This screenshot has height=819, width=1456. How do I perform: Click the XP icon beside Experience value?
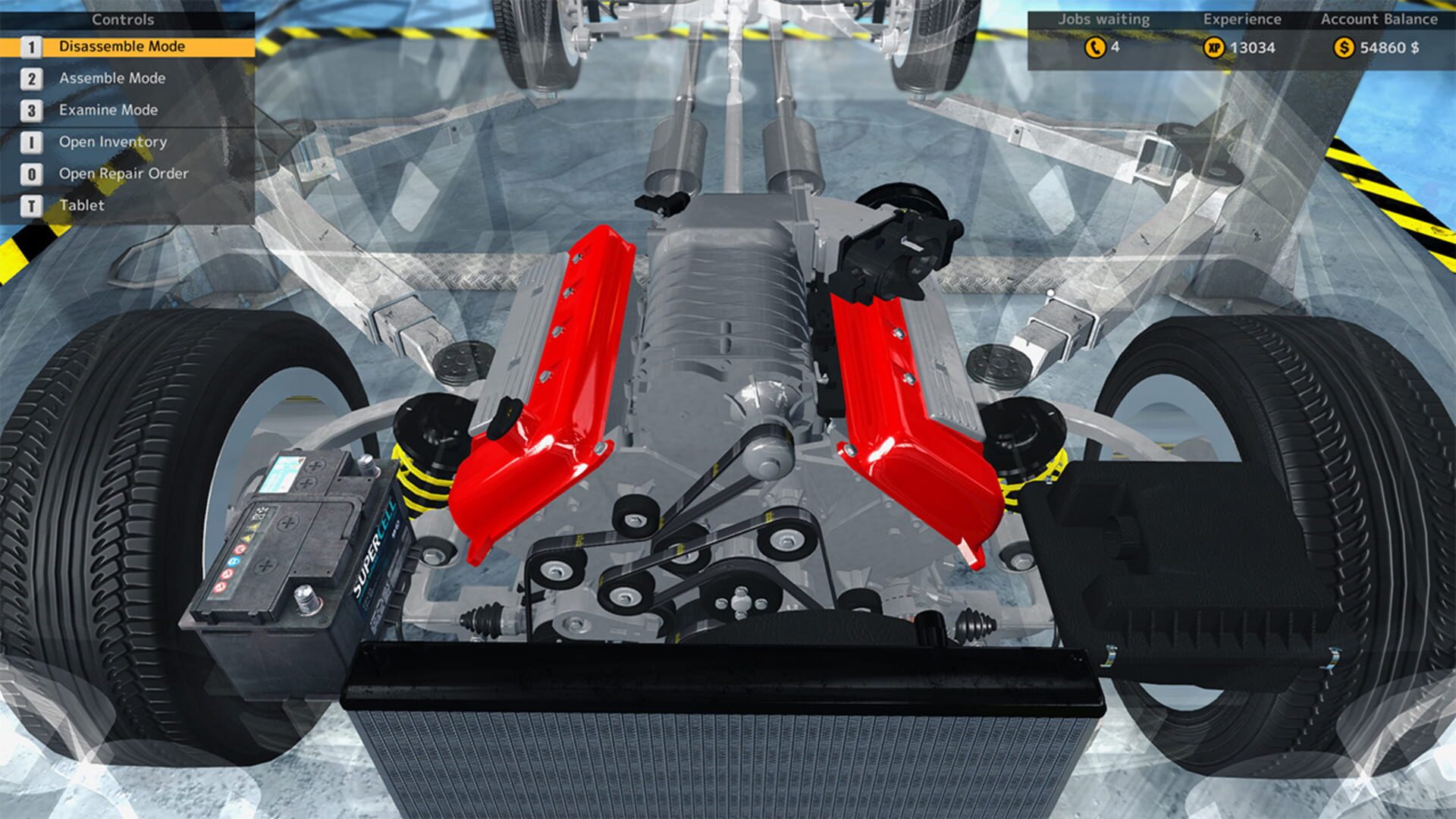coord(1214,47)
